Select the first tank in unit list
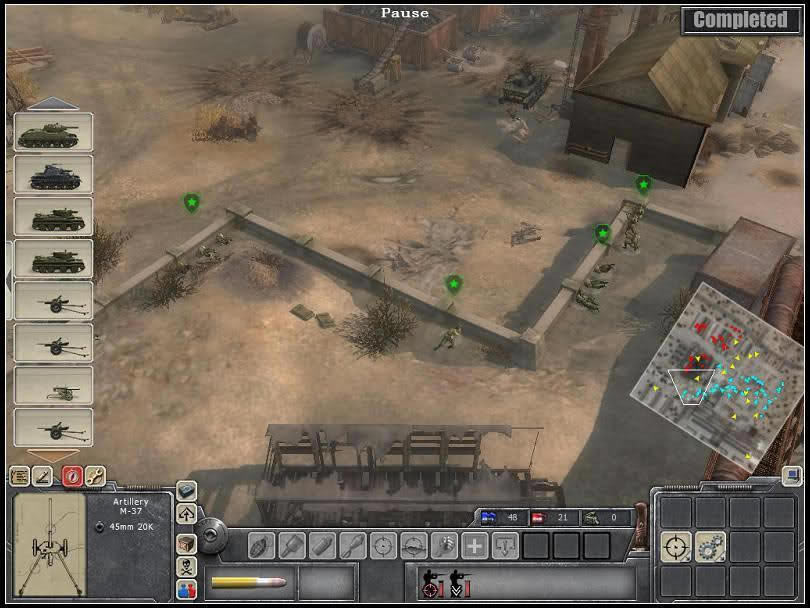 [54, 133]
